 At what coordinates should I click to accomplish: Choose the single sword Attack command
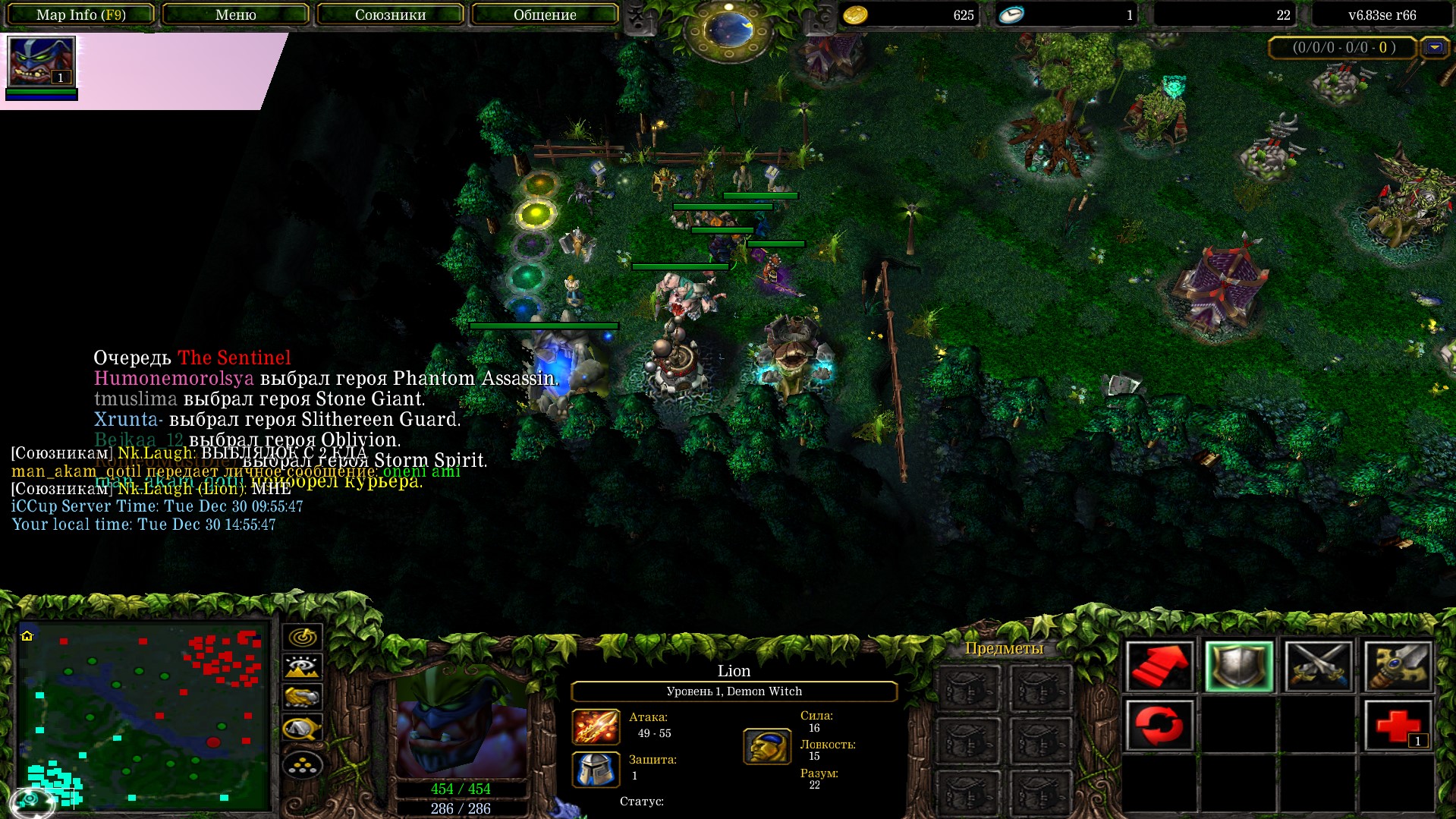point(1398,666)
